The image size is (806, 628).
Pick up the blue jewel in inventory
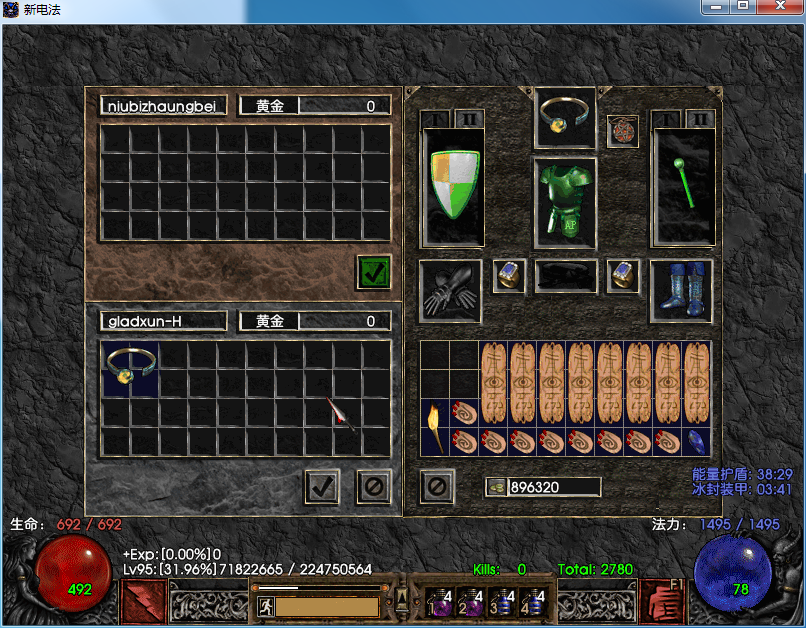point(696,441)
